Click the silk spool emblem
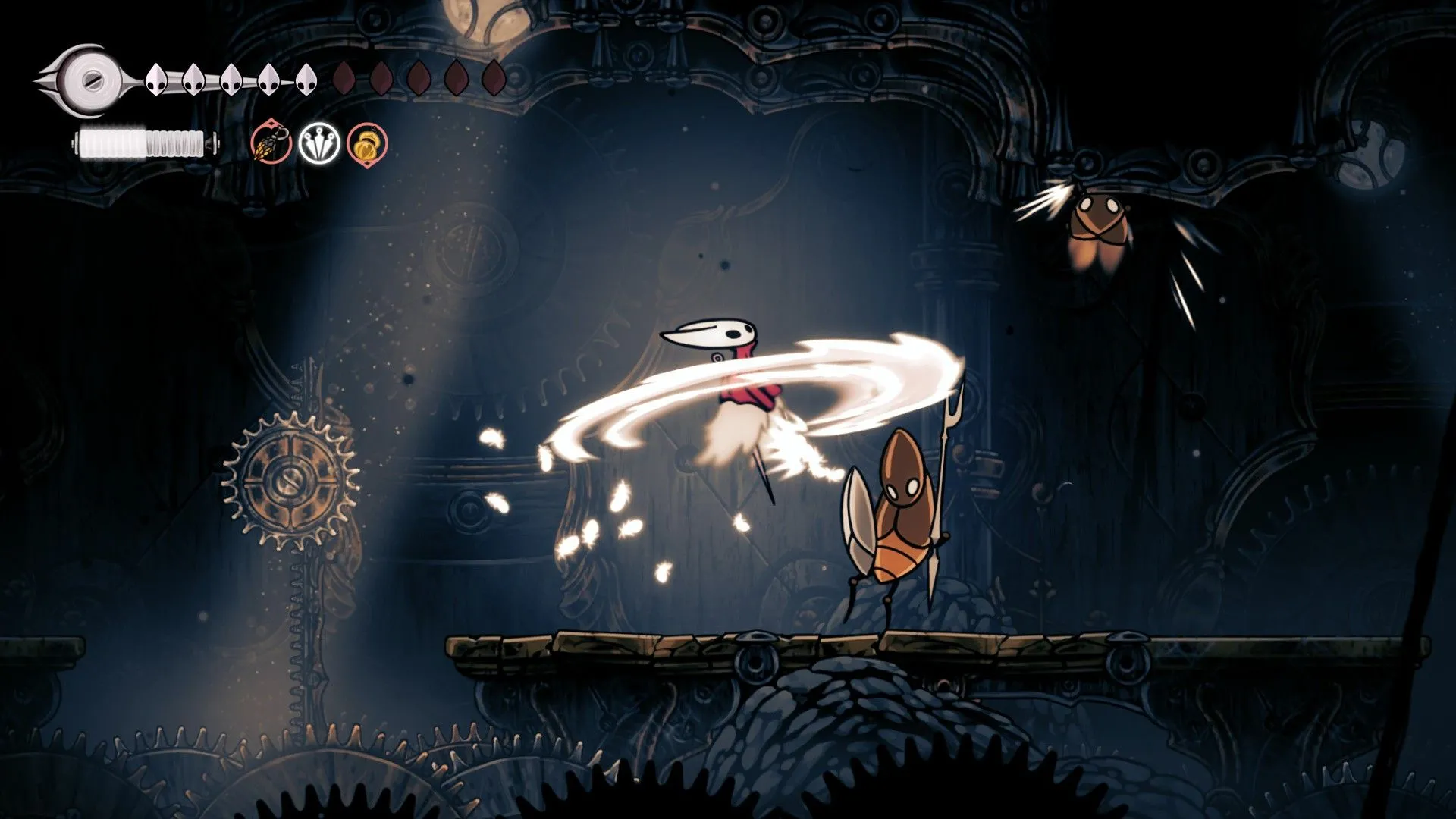The height and width of the screenshot is (819, 1456). tap(89, 80)
